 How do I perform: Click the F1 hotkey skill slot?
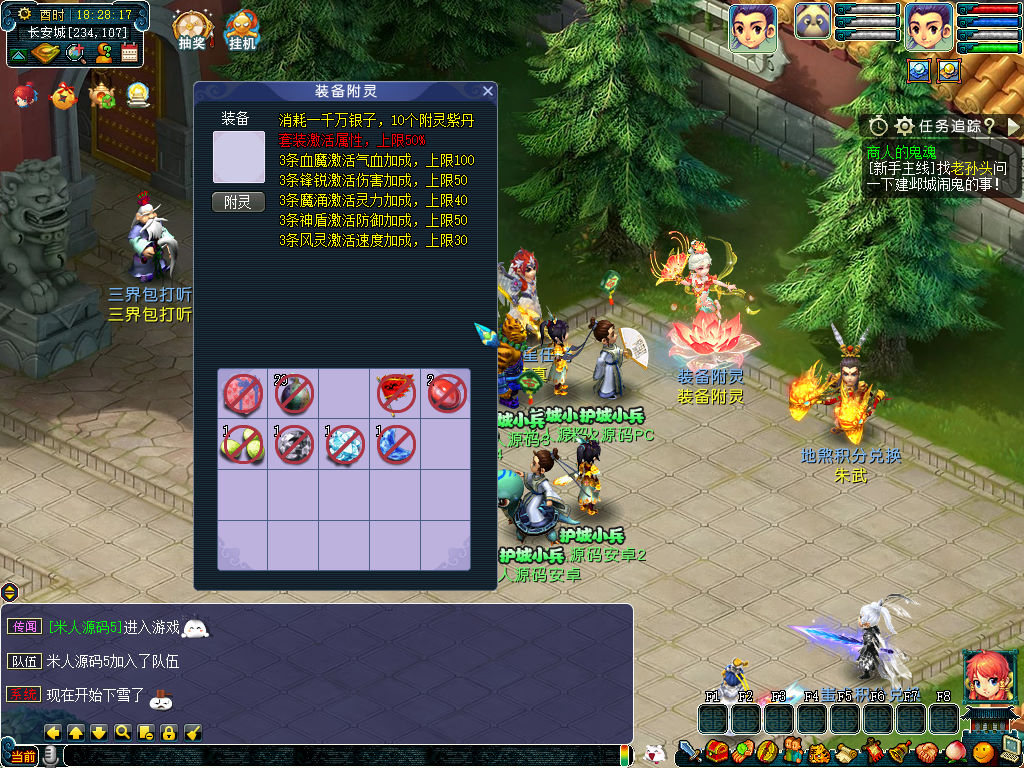tap(712, 718)
